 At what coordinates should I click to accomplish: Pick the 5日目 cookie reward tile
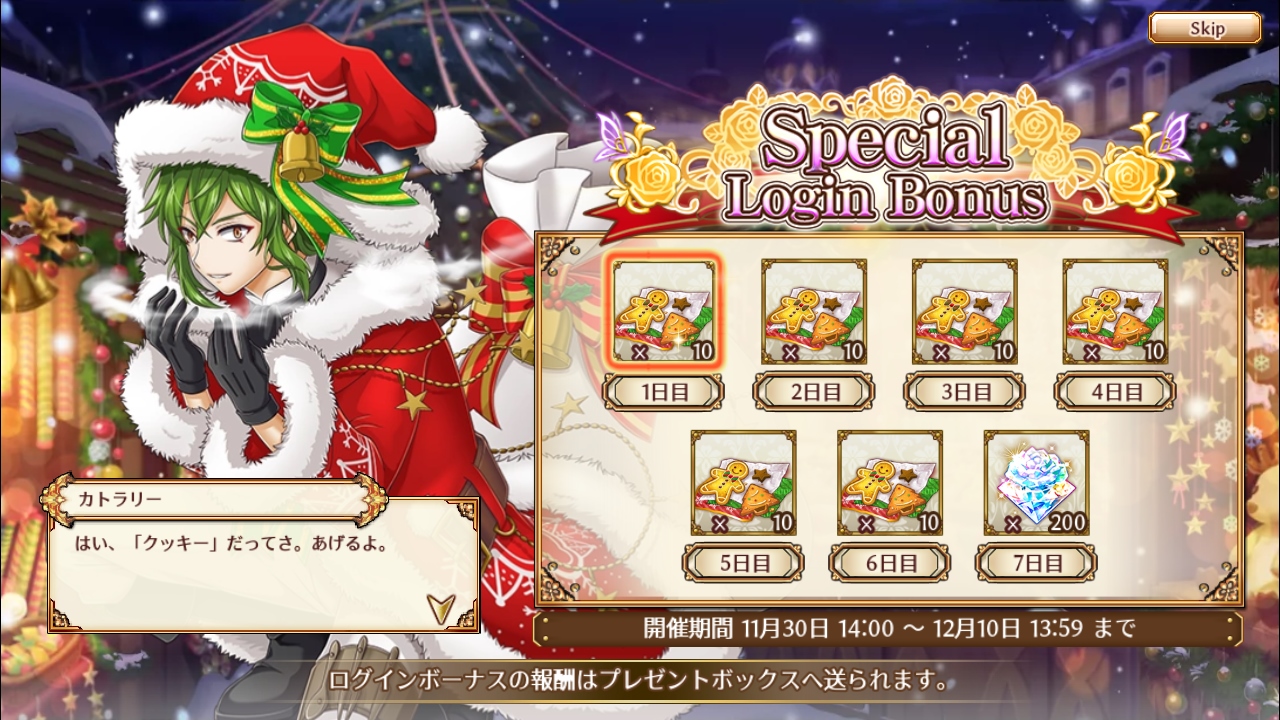click(x=743, y=484)
